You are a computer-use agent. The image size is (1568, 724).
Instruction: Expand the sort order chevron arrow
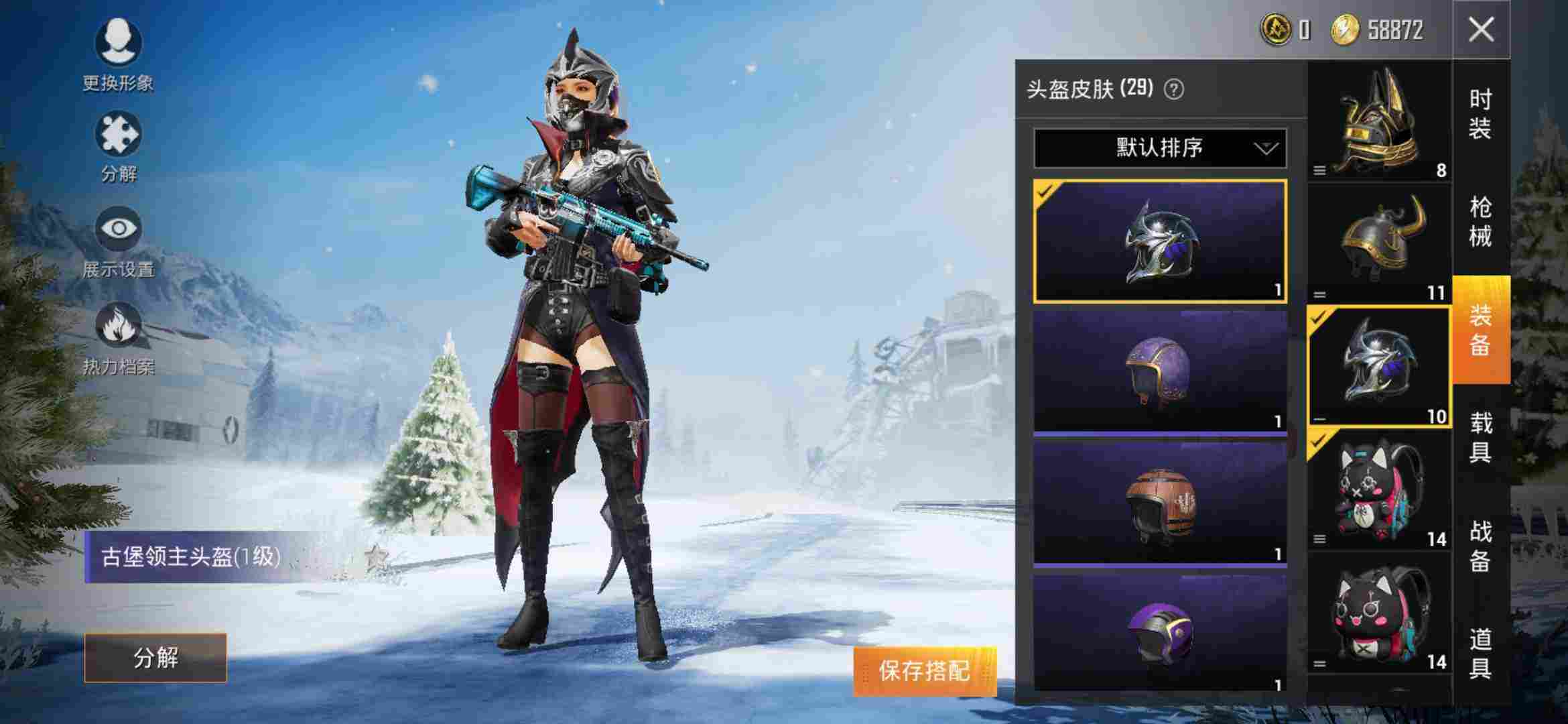pos(1265,149)
